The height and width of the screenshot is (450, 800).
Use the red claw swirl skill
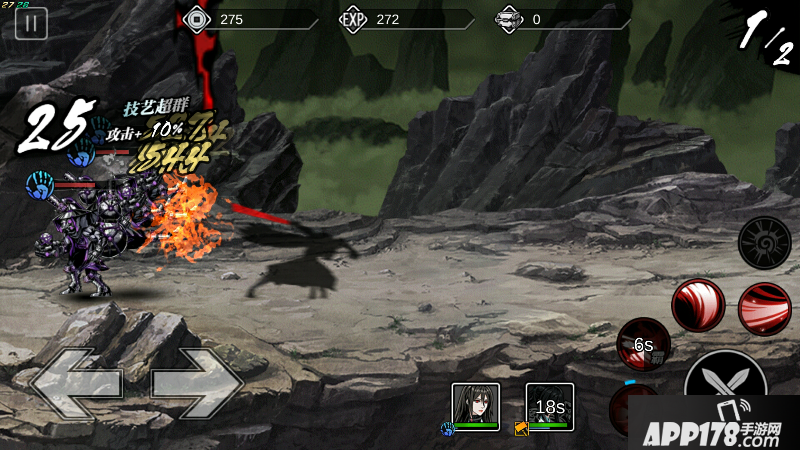click(697, 305)
